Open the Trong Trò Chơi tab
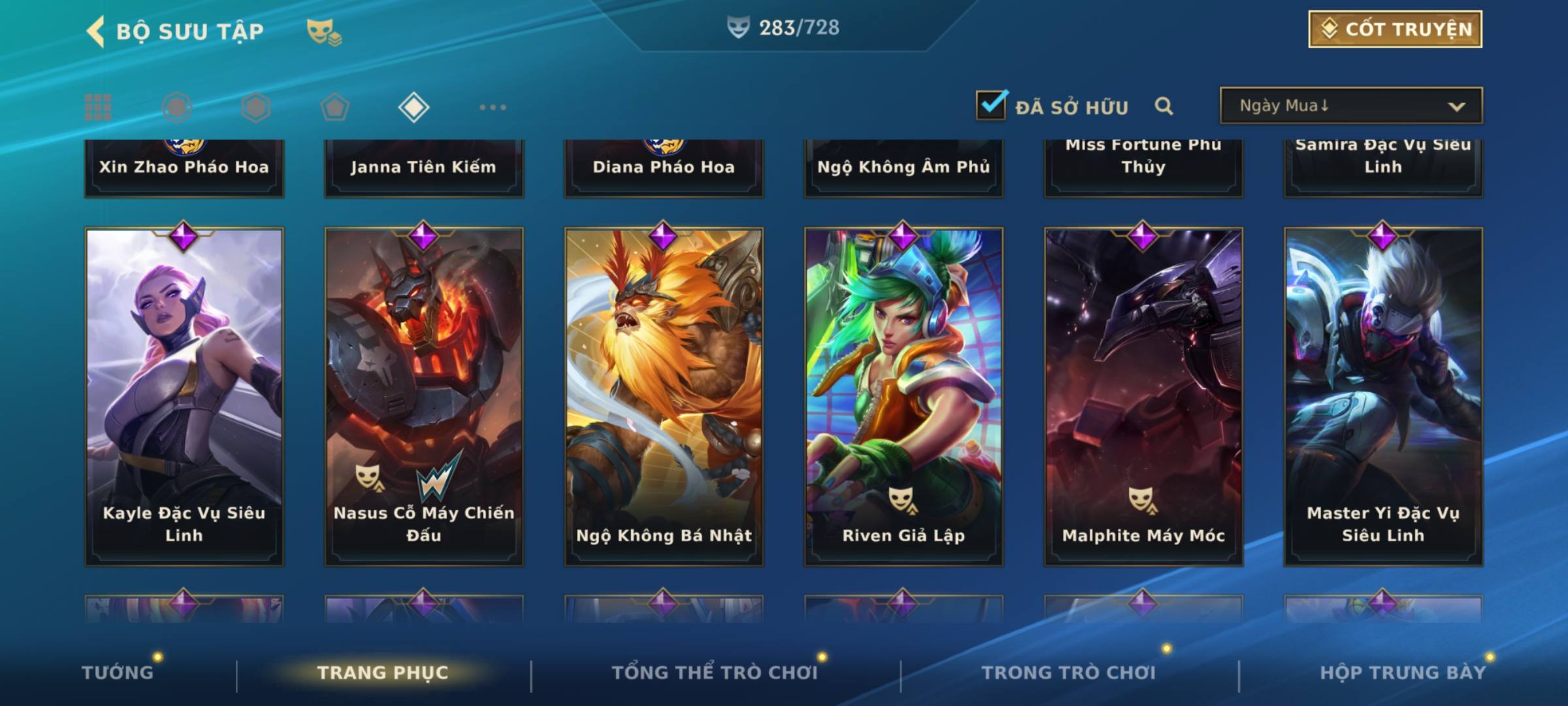Image resolution: width=1568 pixels, height=706 pixels. coord(1069,673)
